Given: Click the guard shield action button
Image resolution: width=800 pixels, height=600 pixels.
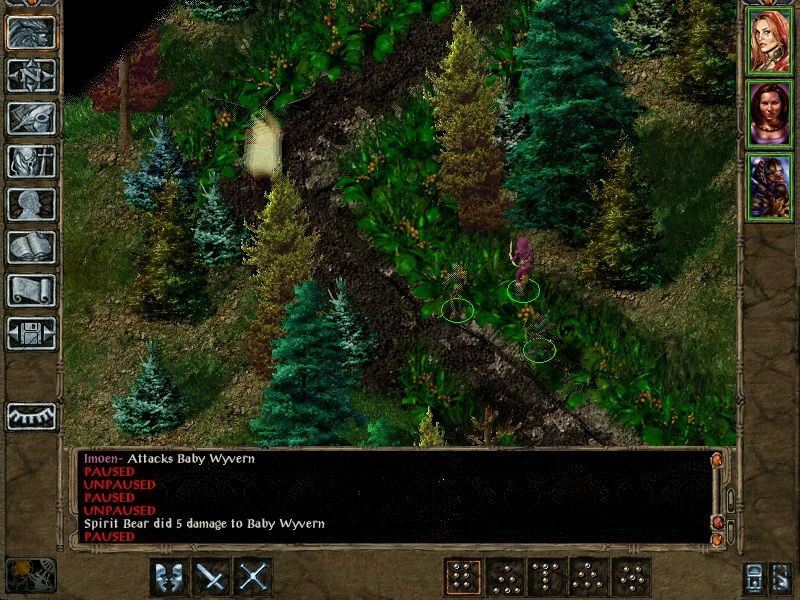Looking at the screenshot, I should click(x=169, y=577).
